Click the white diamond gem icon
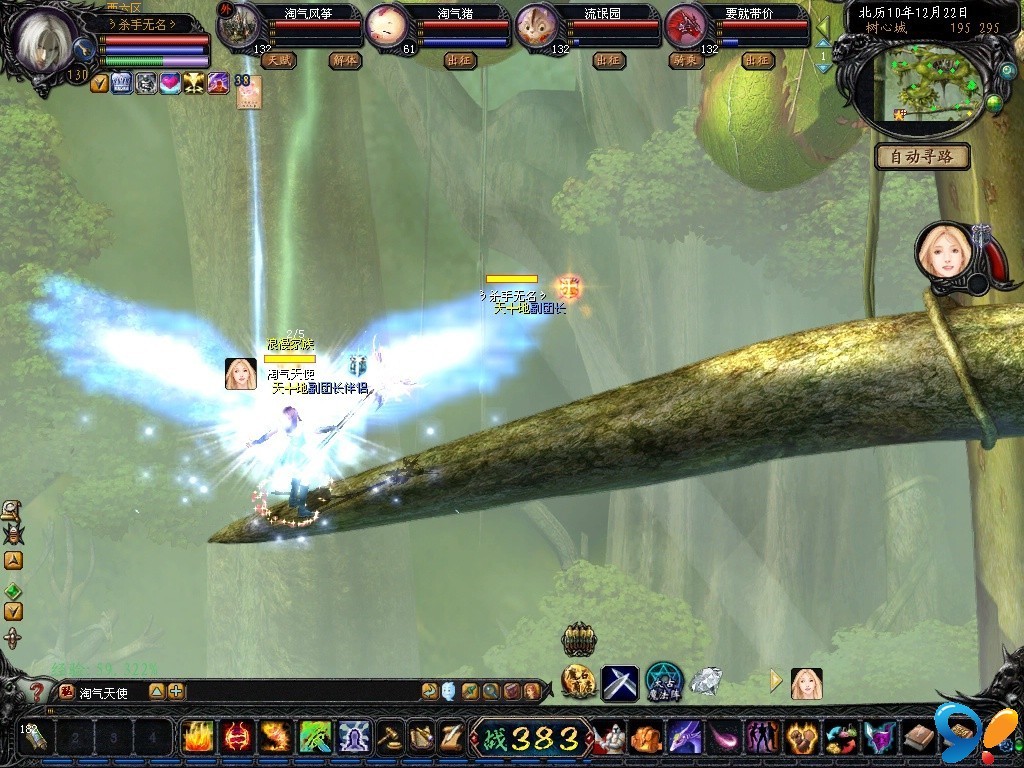This screenshot has height=768, width=1024. point(706,682)
